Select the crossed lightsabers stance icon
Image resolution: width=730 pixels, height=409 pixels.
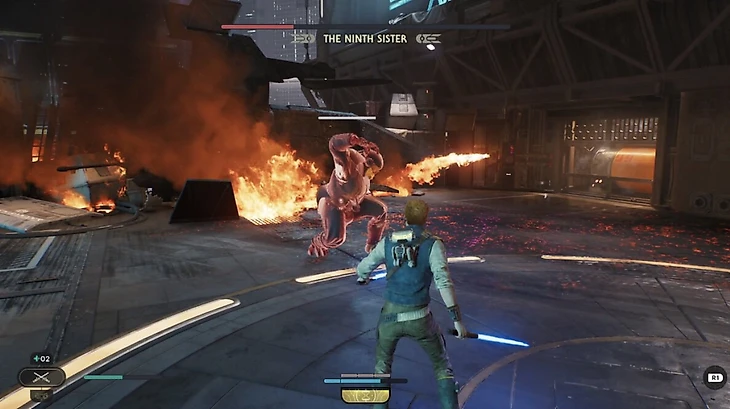41,377
